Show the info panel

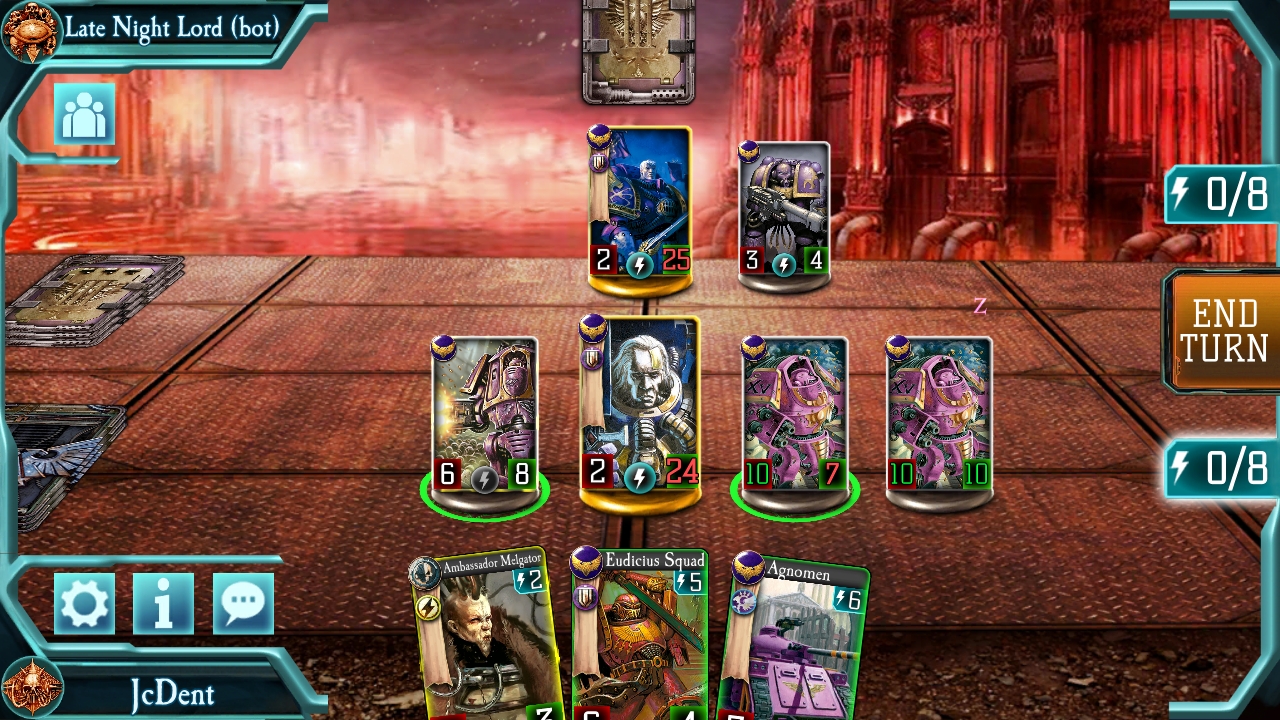[x=163, y=604]
